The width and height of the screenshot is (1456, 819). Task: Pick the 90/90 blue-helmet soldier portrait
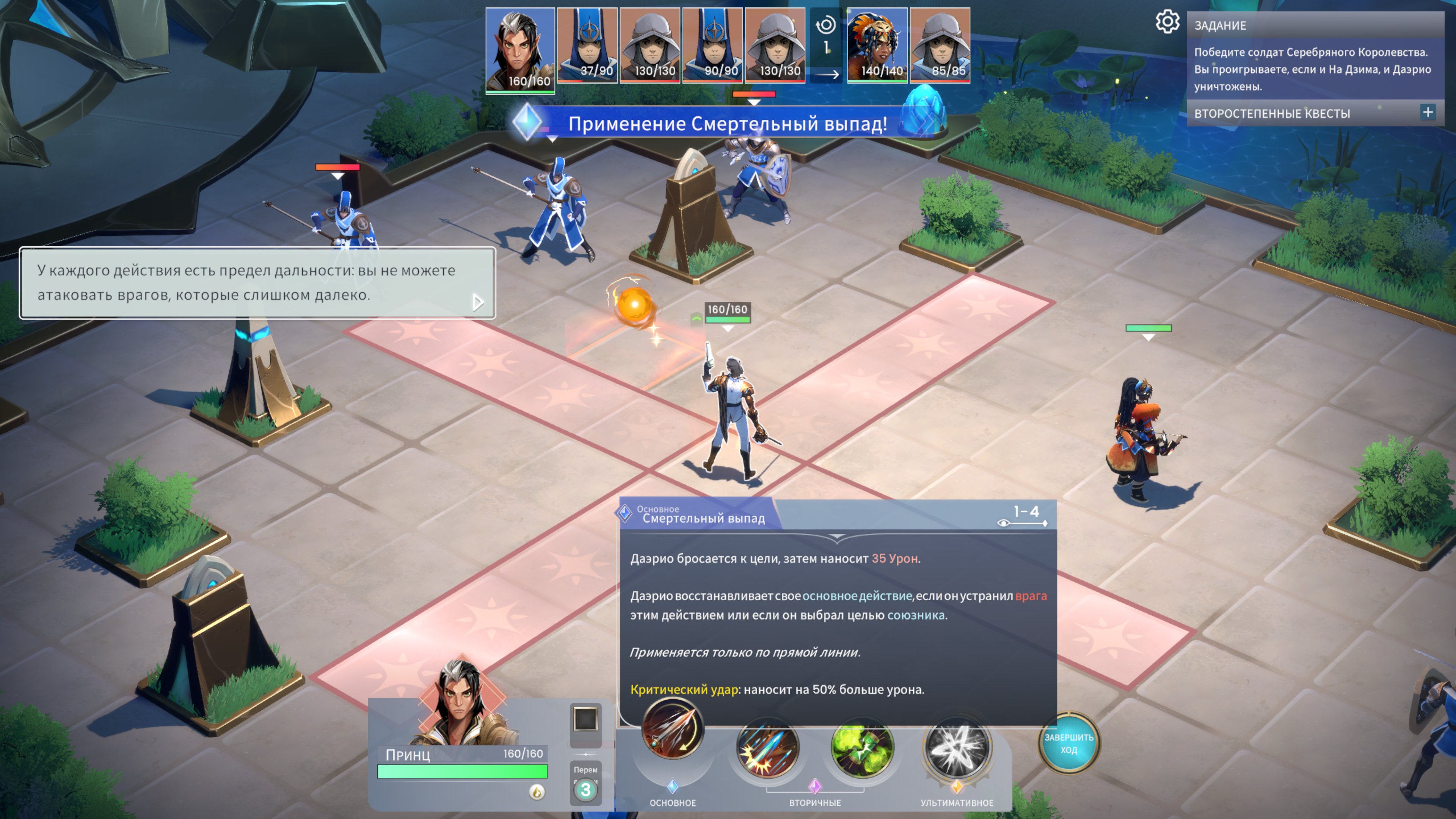tap(712, 45)
